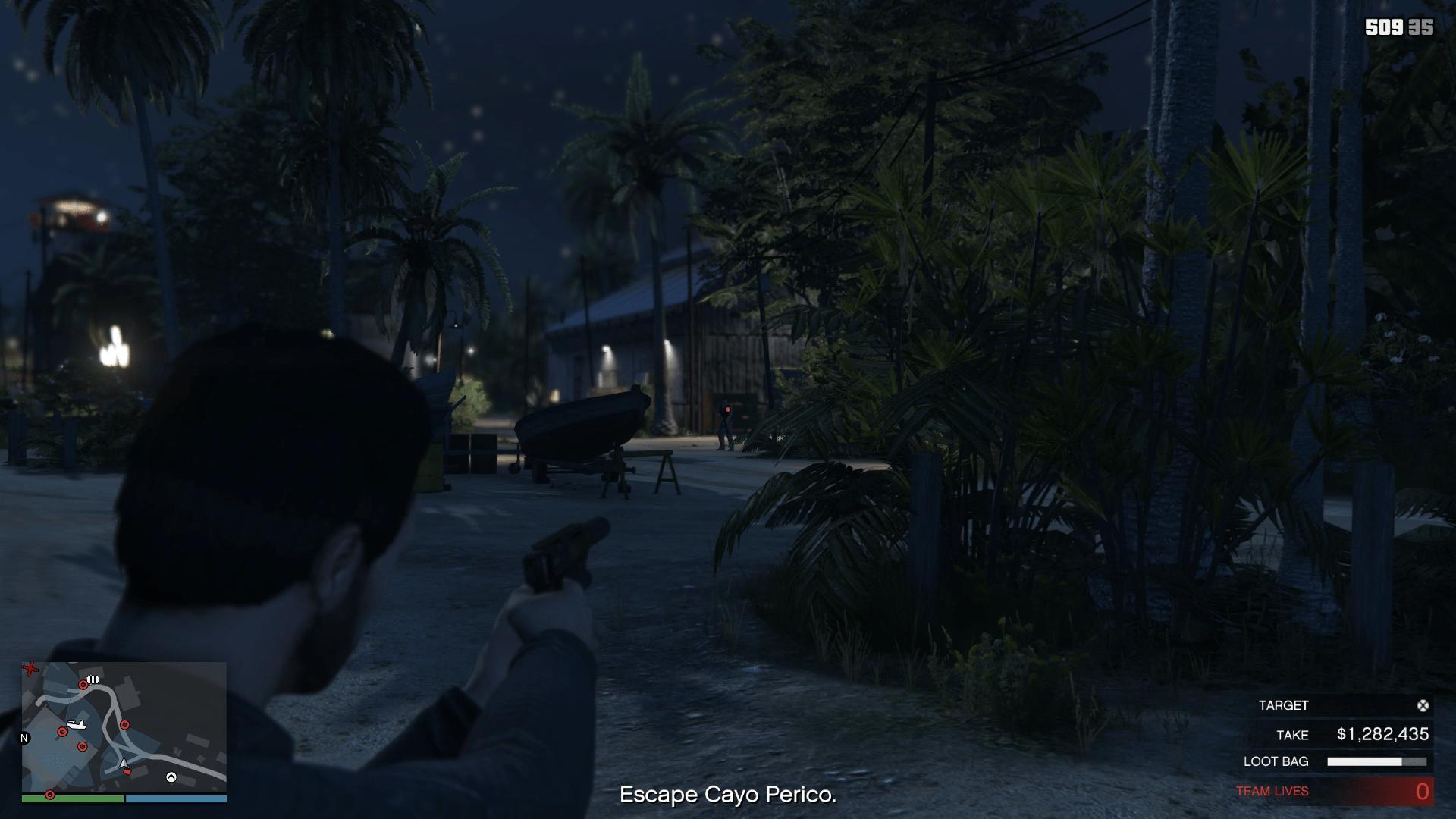Image resolution: width=1456 pixels, height=819 pixels.
Task: Click the green health bar under the minimap
Action: tap(72, 799)
